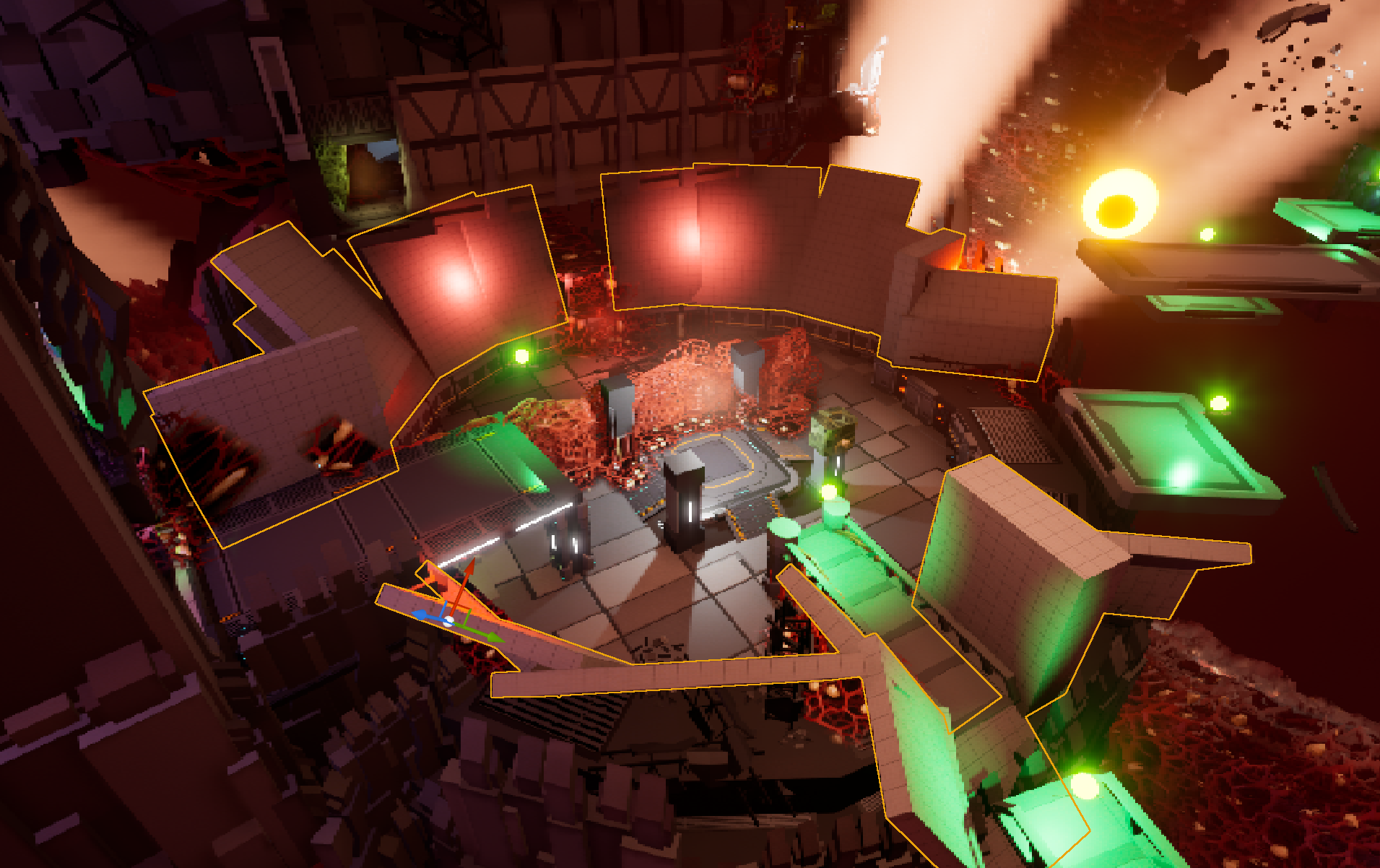Select the green gizmo axis arrow

493,637
